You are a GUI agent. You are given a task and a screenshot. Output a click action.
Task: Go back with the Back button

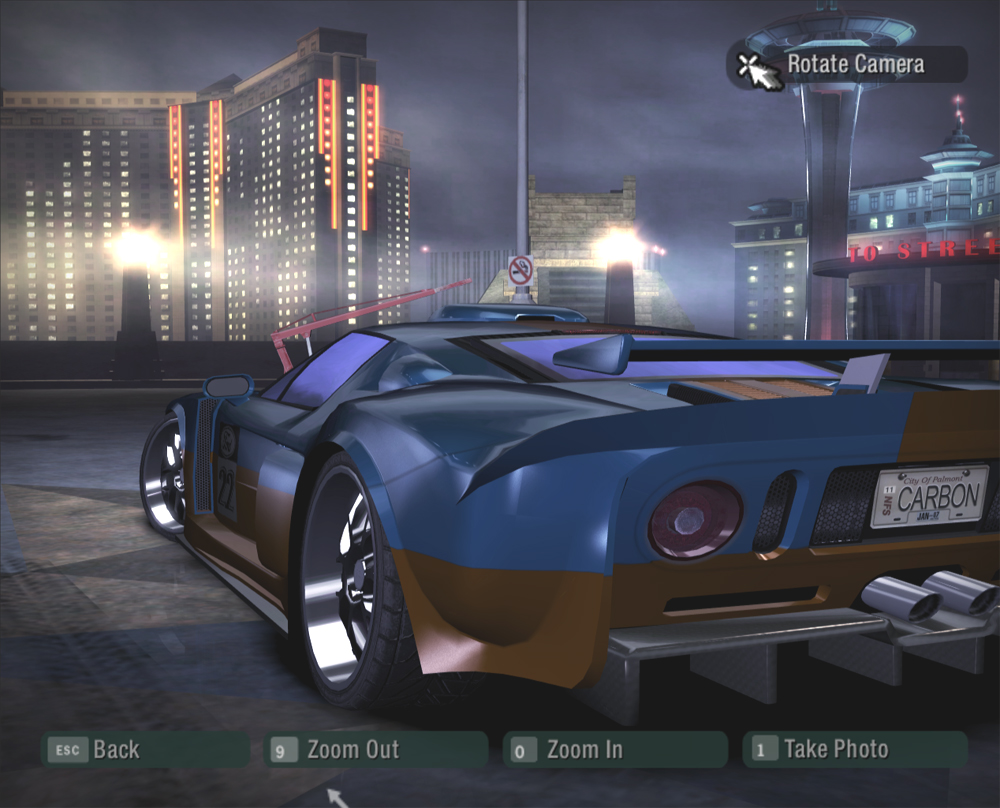[145, 749]
